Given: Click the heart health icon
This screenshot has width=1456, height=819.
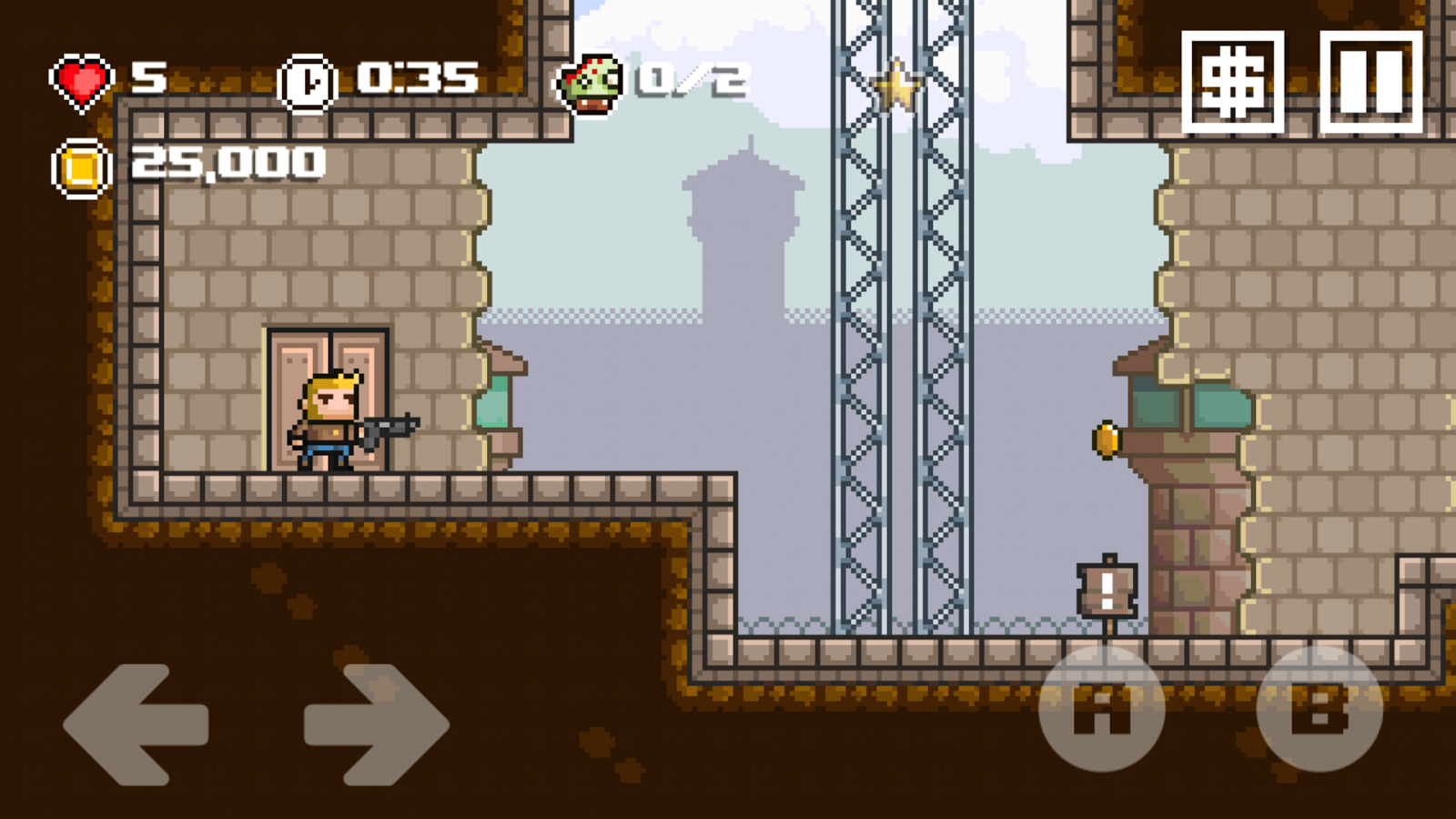Looking at the screenshot, I should coord(82,77).
